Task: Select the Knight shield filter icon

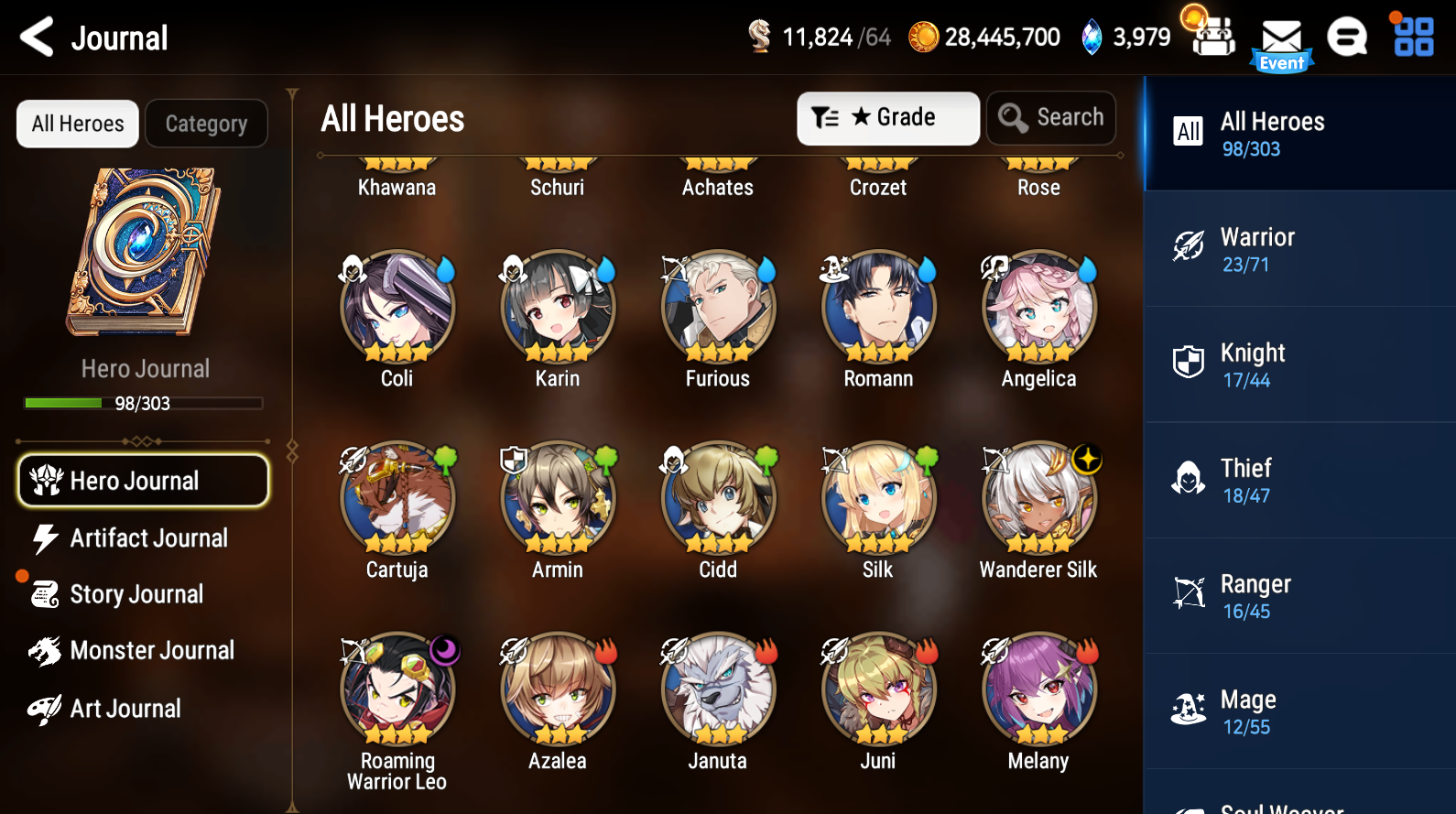Action: pos(1188,361)
